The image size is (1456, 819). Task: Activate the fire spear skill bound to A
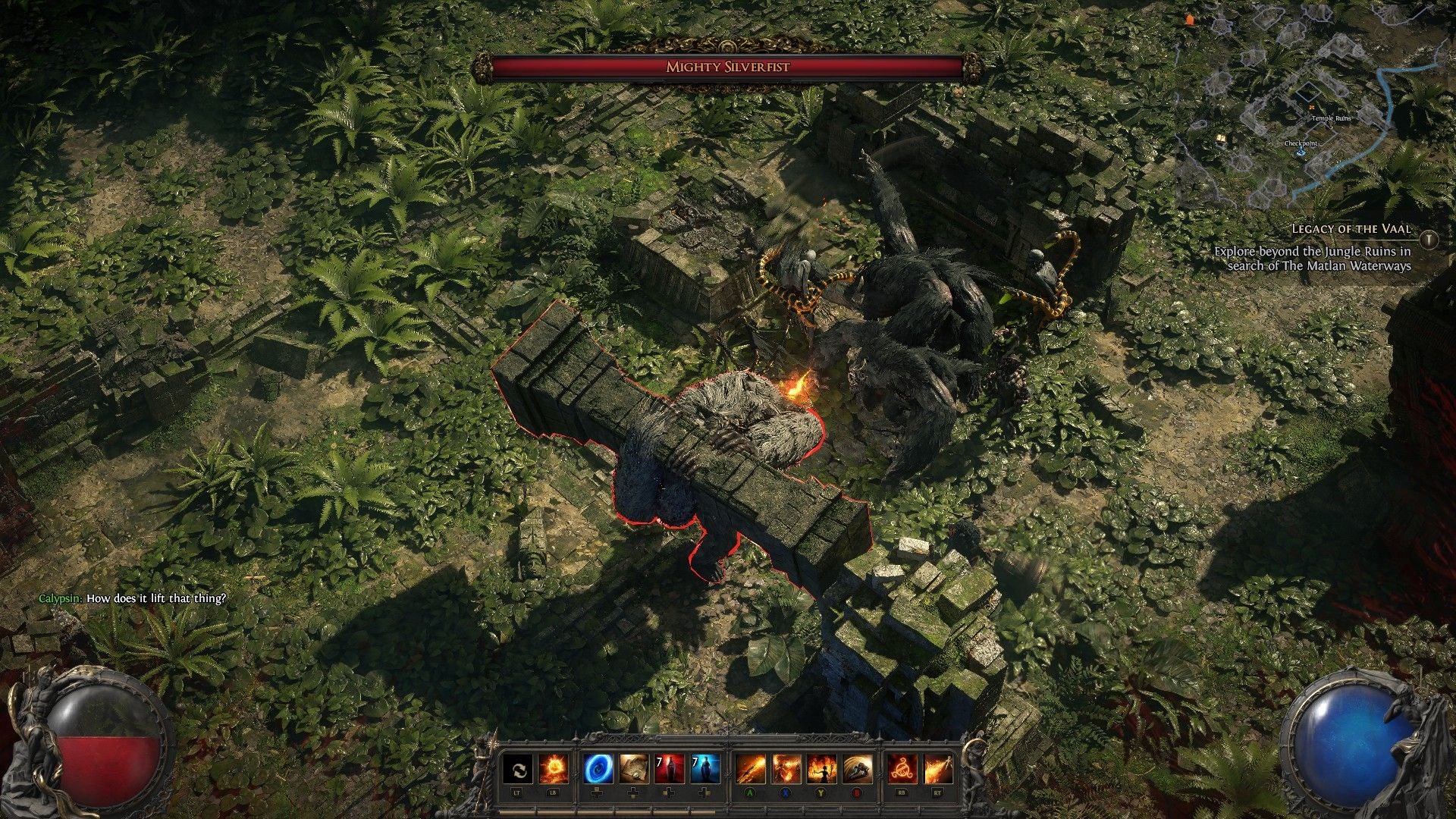click(x=752, y=768)
